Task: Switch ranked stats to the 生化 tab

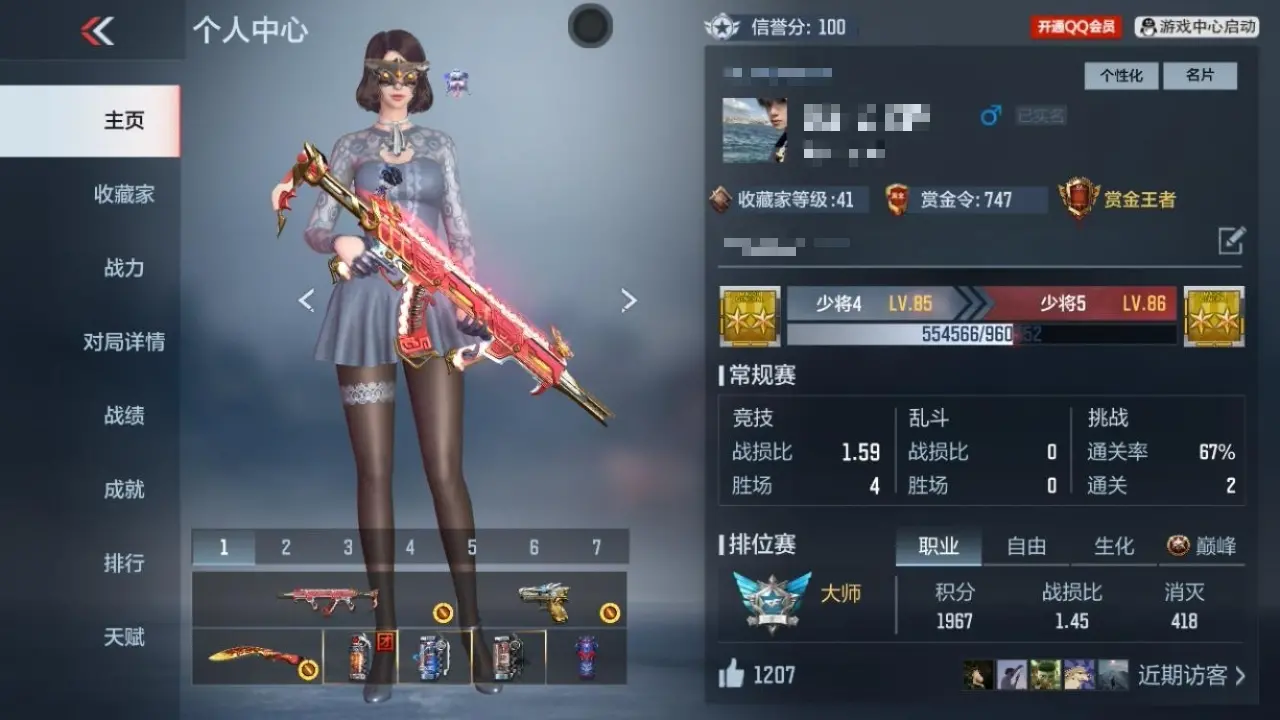Action: click(1114, 546)
